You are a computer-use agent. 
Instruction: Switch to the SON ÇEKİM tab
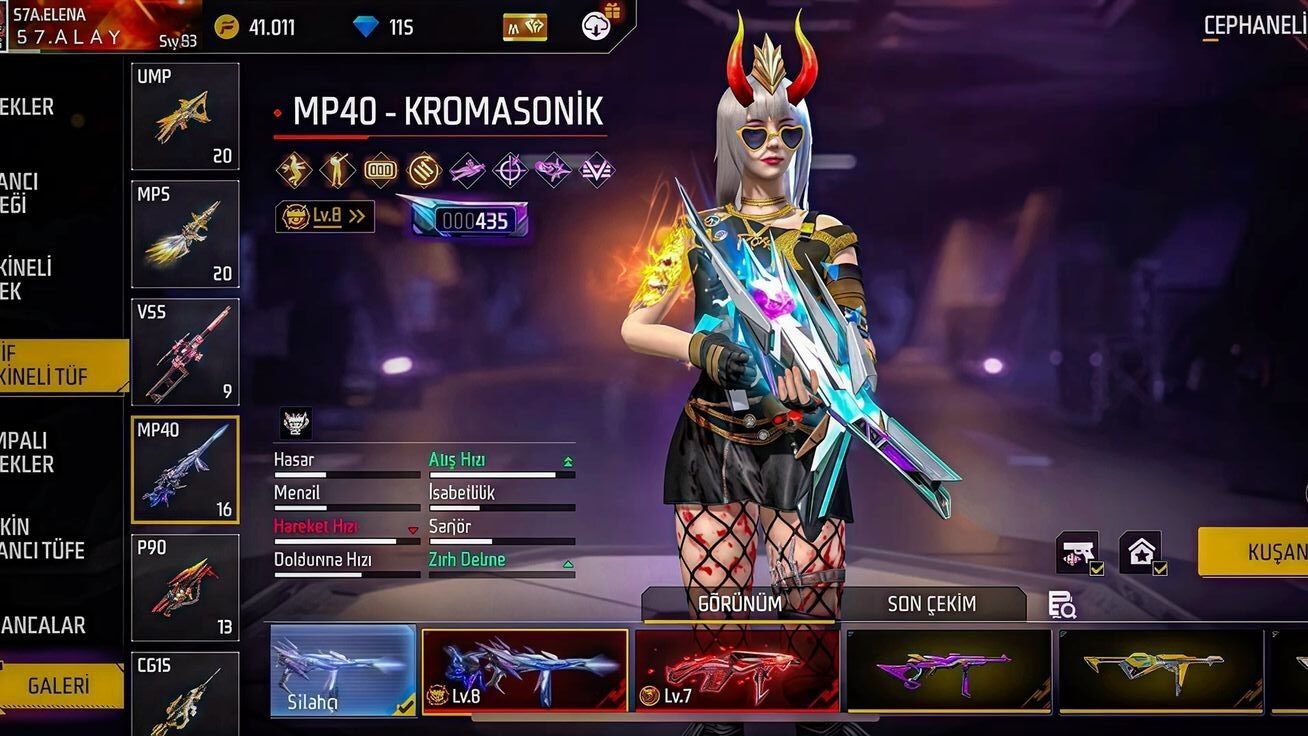click(x=931, y=604)
